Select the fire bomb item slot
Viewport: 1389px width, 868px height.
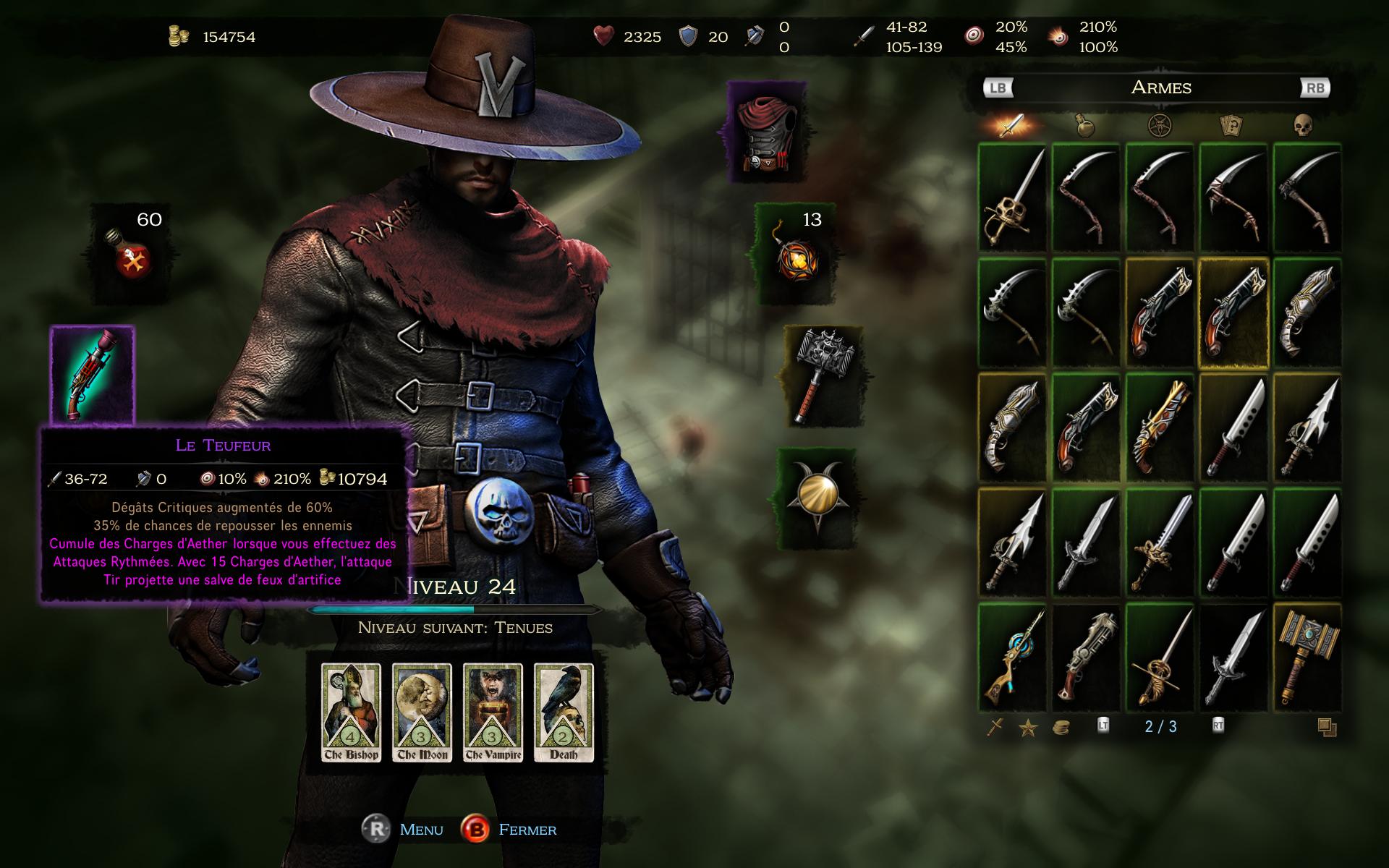pos(797,253)
